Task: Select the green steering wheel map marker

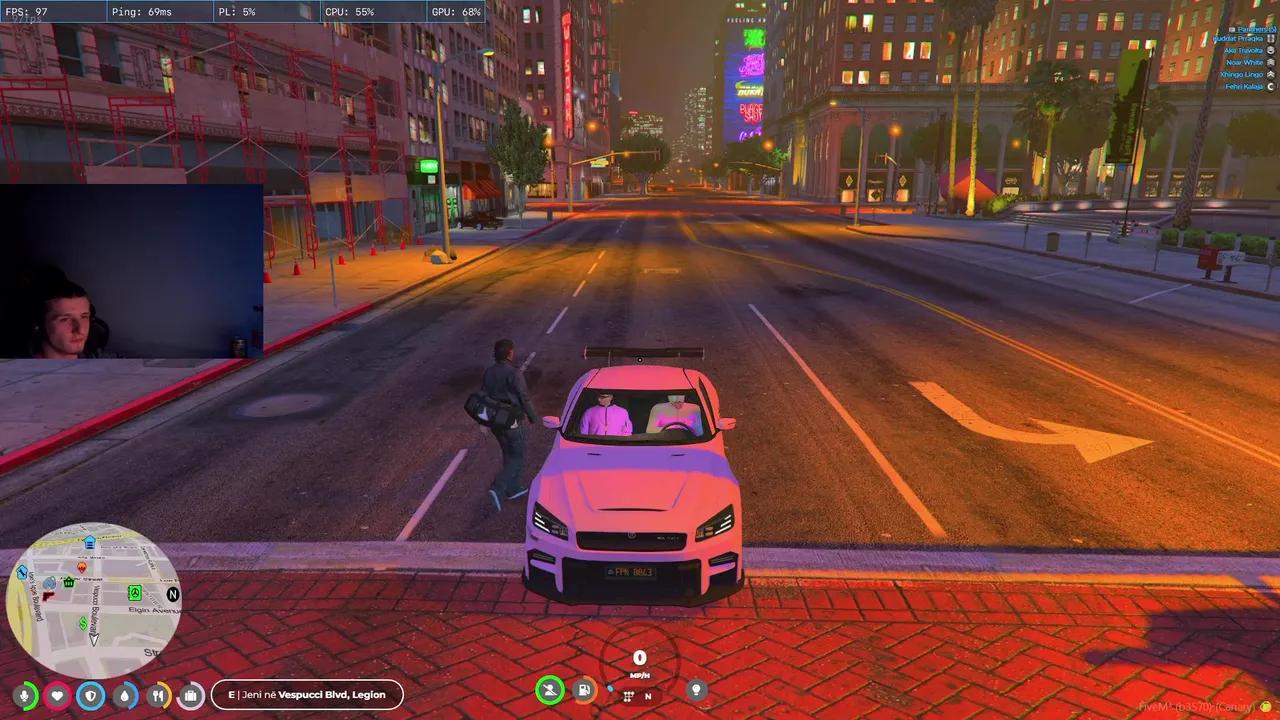Action: click(134, 593)
